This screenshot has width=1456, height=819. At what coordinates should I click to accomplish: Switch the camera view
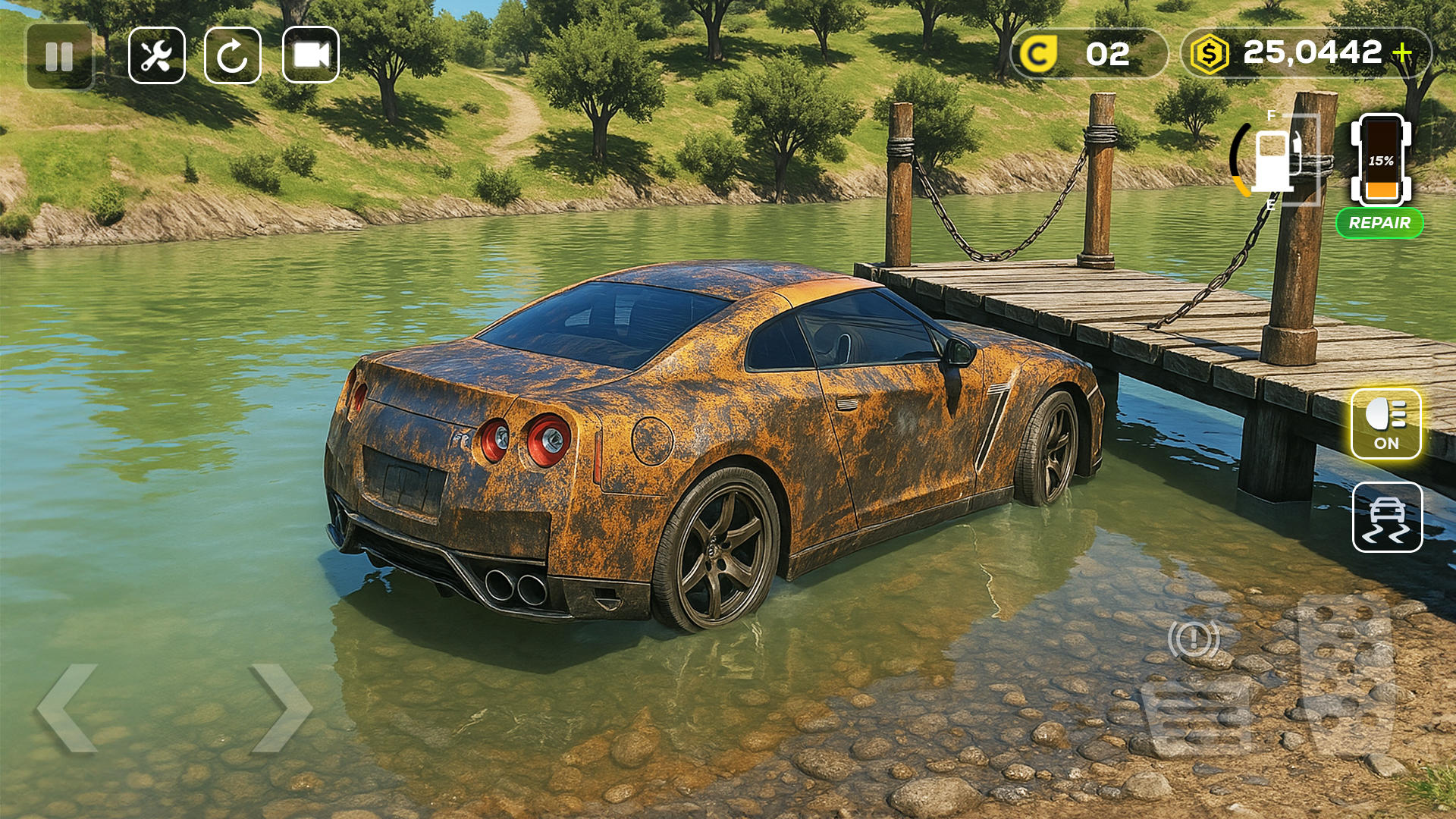click(x=311, y=55)
